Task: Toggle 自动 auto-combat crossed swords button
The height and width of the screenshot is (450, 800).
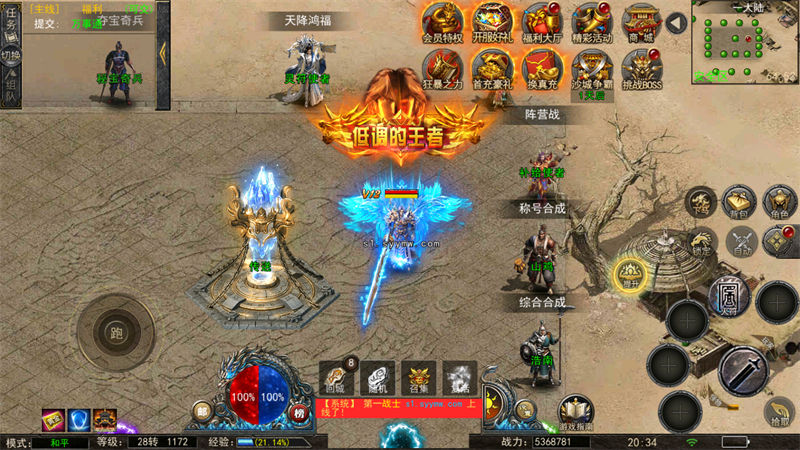Action: (742, 241)
